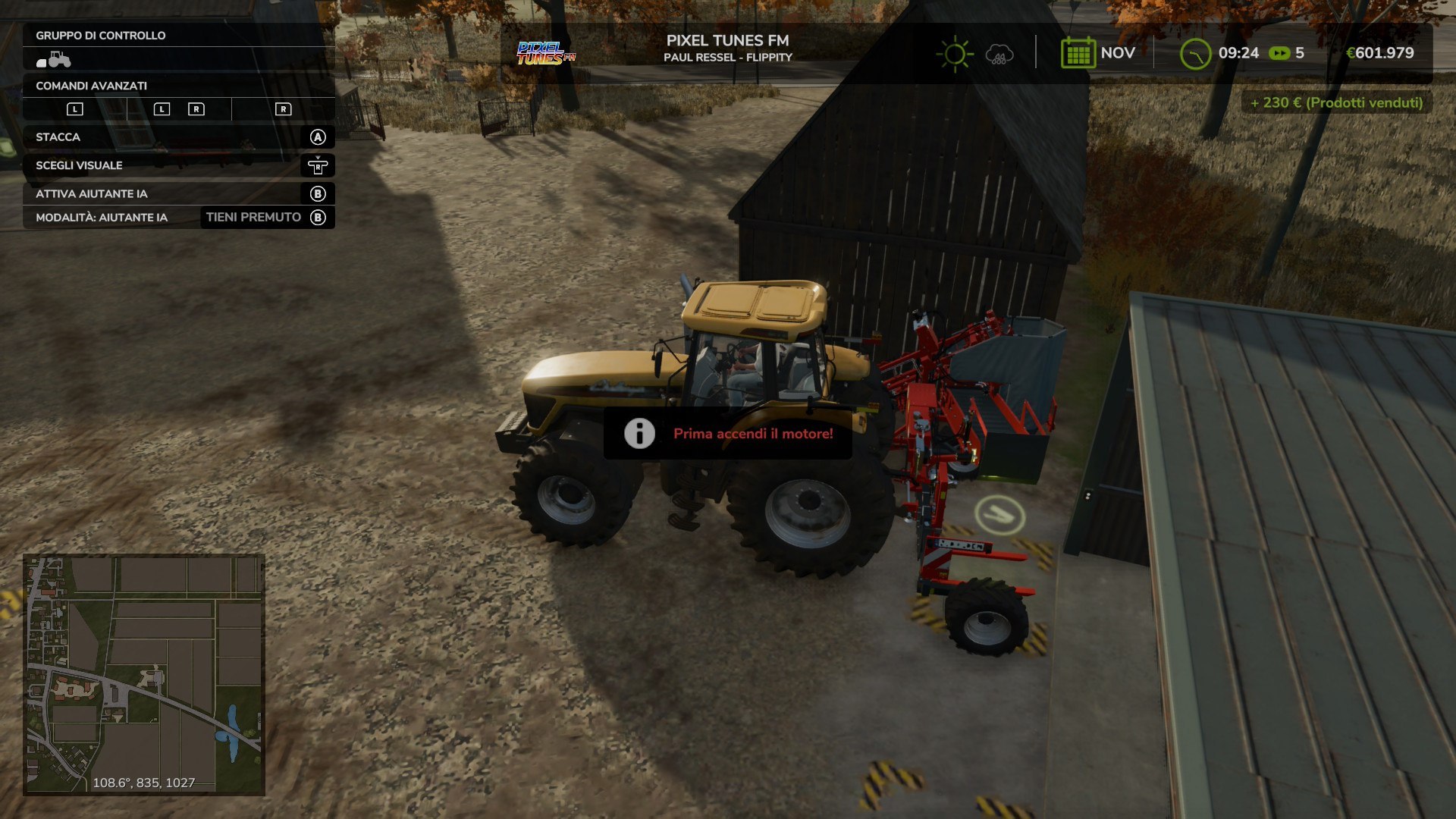Click the Pixel Tunes FM radio logo
This screenshot has width=1456, height=819.
click(545, 53)
